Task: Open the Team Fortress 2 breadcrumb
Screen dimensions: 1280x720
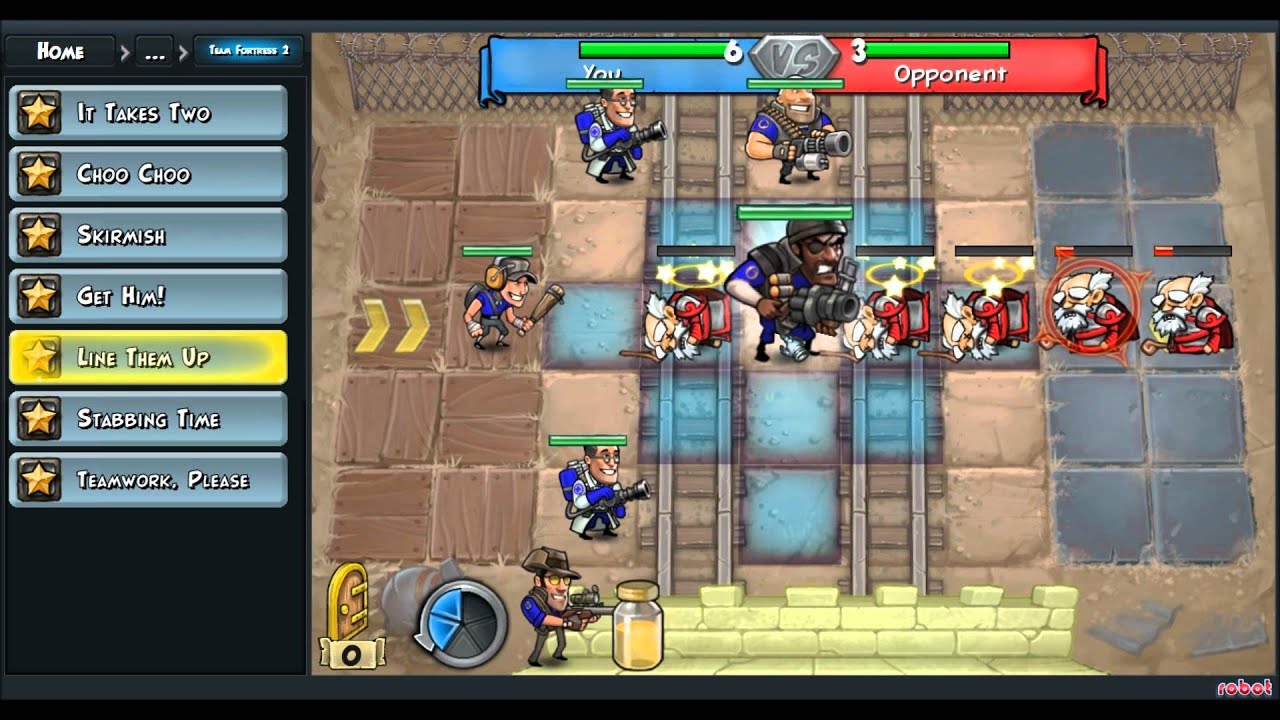Action: pos(248,51)
